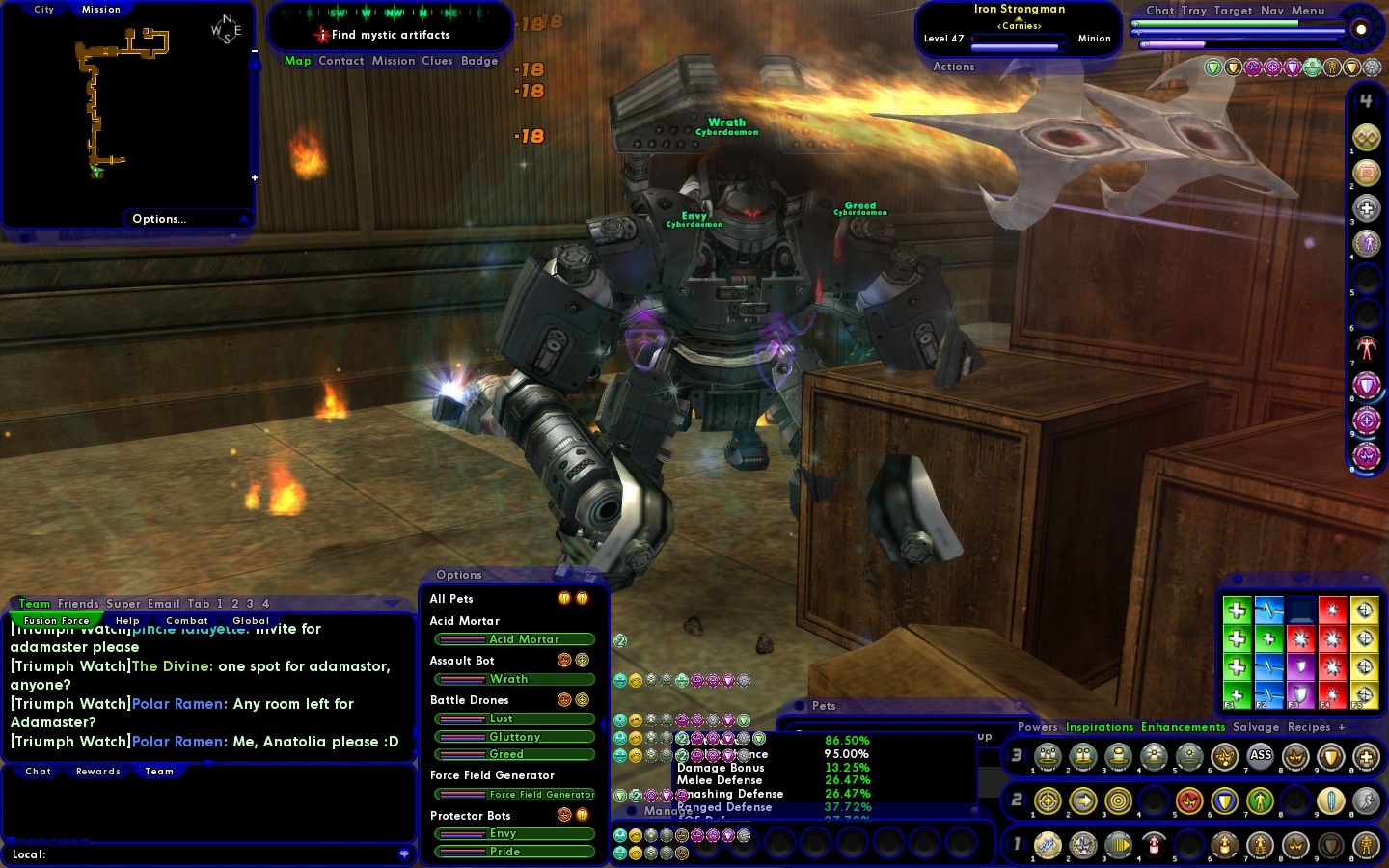
Task: Open the main Menu
Action: pyautogui.click(x=1308, y=11)
